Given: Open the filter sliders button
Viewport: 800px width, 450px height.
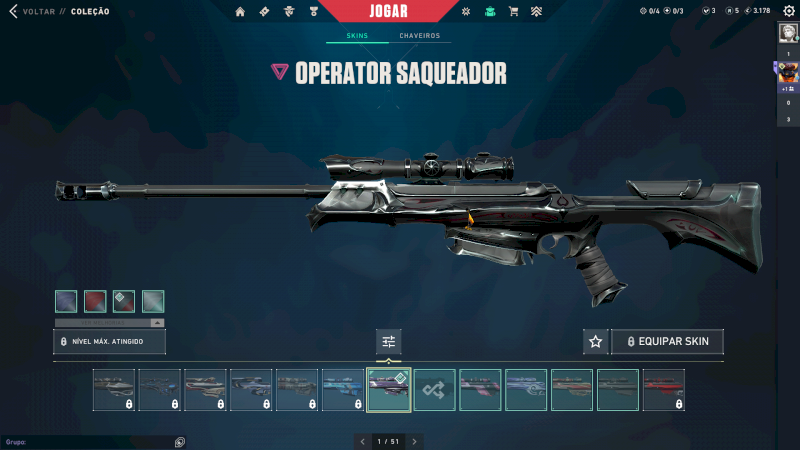Looking at the screenshot, I should tap(388, 342).
